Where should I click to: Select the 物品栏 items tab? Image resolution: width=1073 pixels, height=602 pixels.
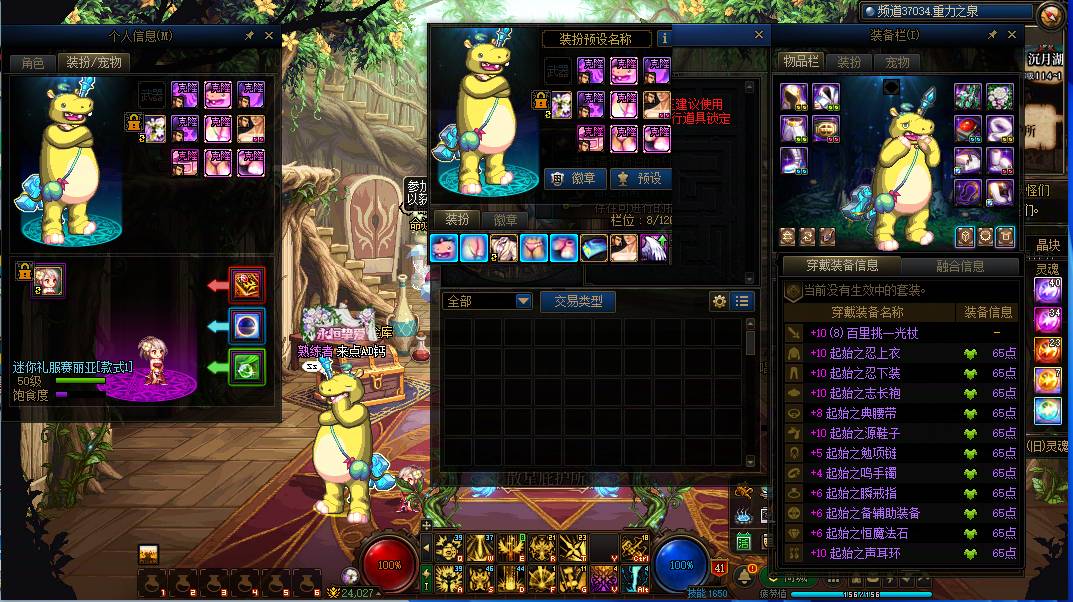click(x=800, y=62)
